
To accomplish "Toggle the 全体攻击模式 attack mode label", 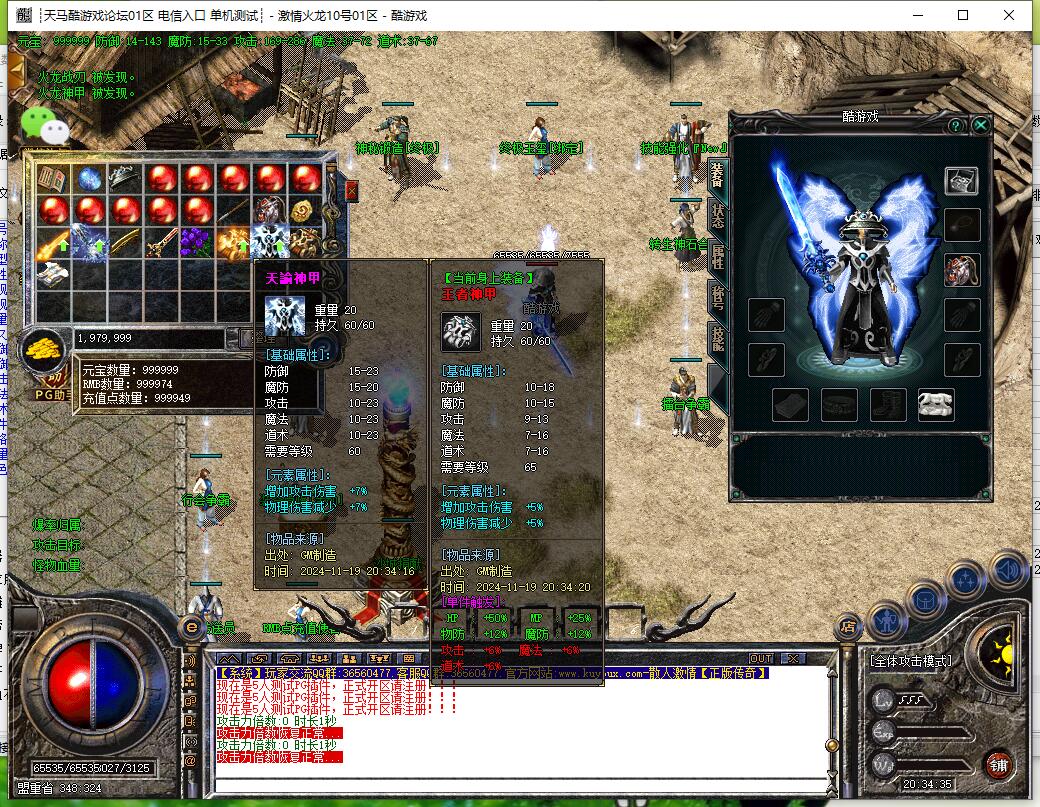I will 910,661.
